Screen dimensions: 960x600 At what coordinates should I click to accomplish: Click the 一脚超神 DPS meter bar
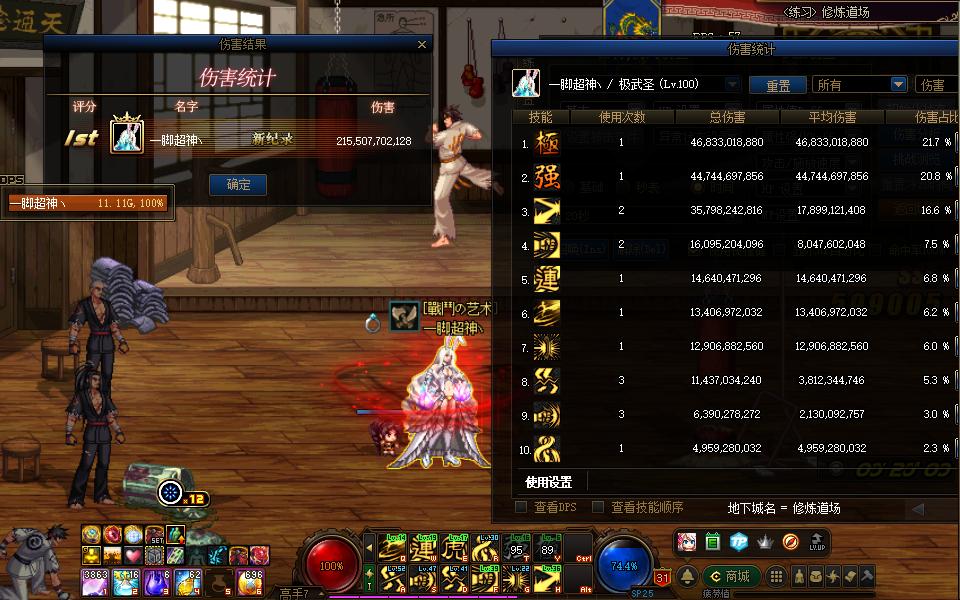point(88,204)
